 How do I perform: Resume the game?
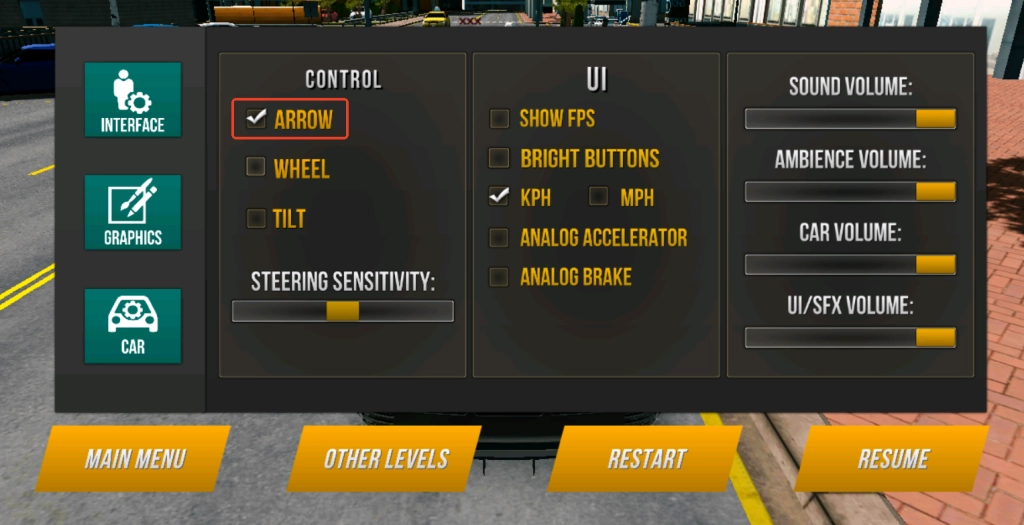pyautogui.click(x=893, y=459)
